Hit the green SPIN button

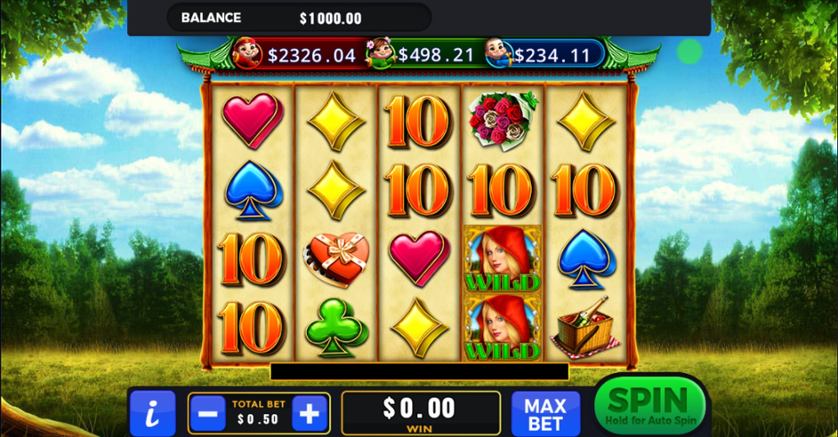coord(647,405)
